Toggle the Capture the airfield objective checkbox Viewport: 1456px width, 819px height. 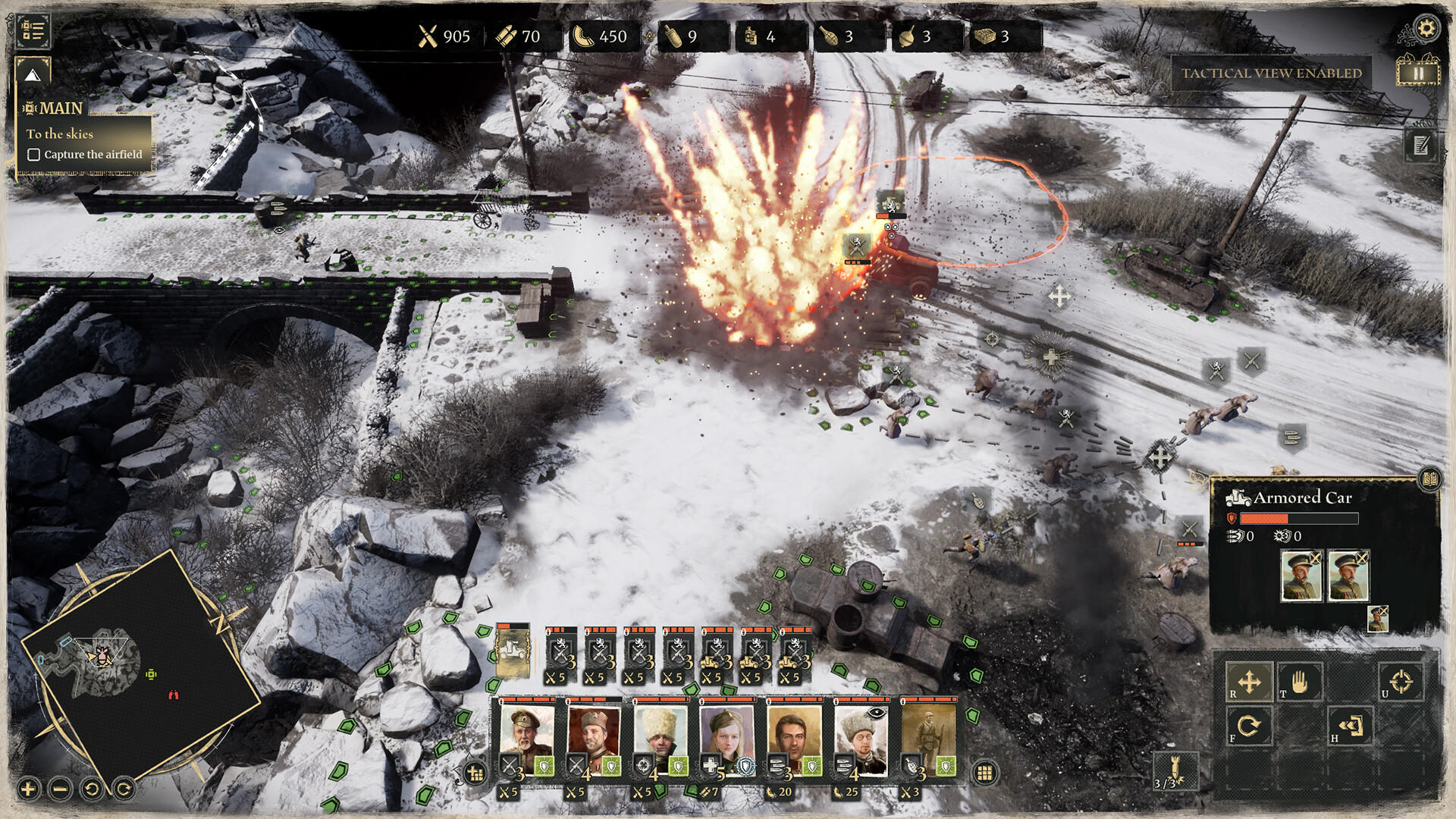point(34,155)
